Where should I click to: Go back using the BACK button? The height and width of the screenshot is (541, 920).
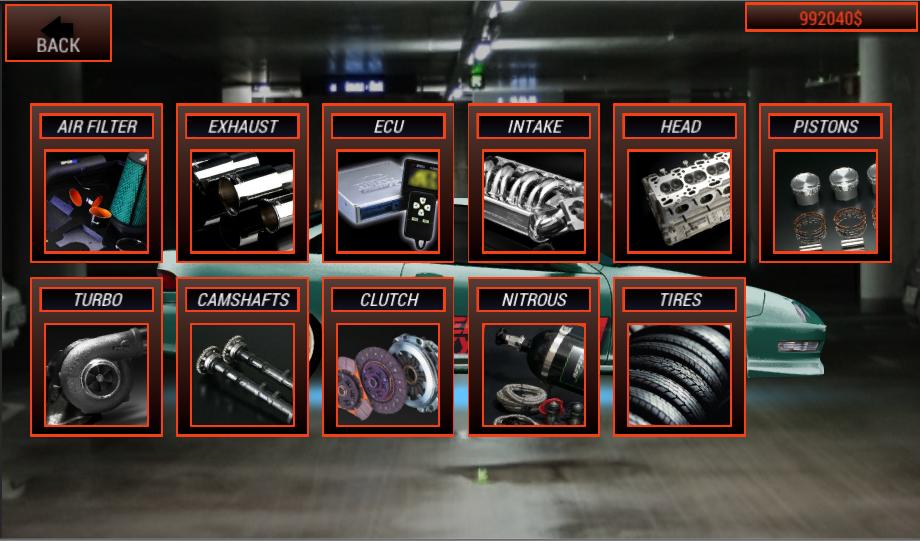58,33
